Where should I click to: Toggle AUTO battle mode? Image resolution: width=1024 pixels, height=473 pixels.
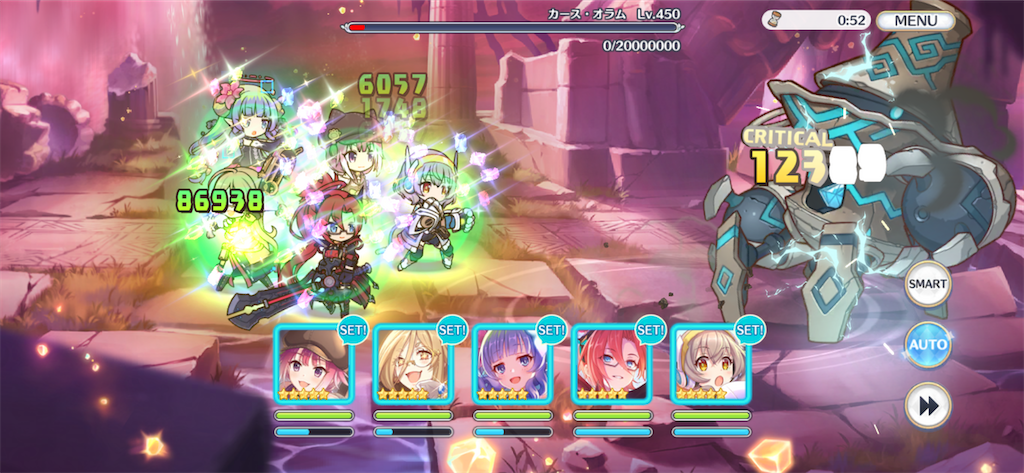(927, 345)
